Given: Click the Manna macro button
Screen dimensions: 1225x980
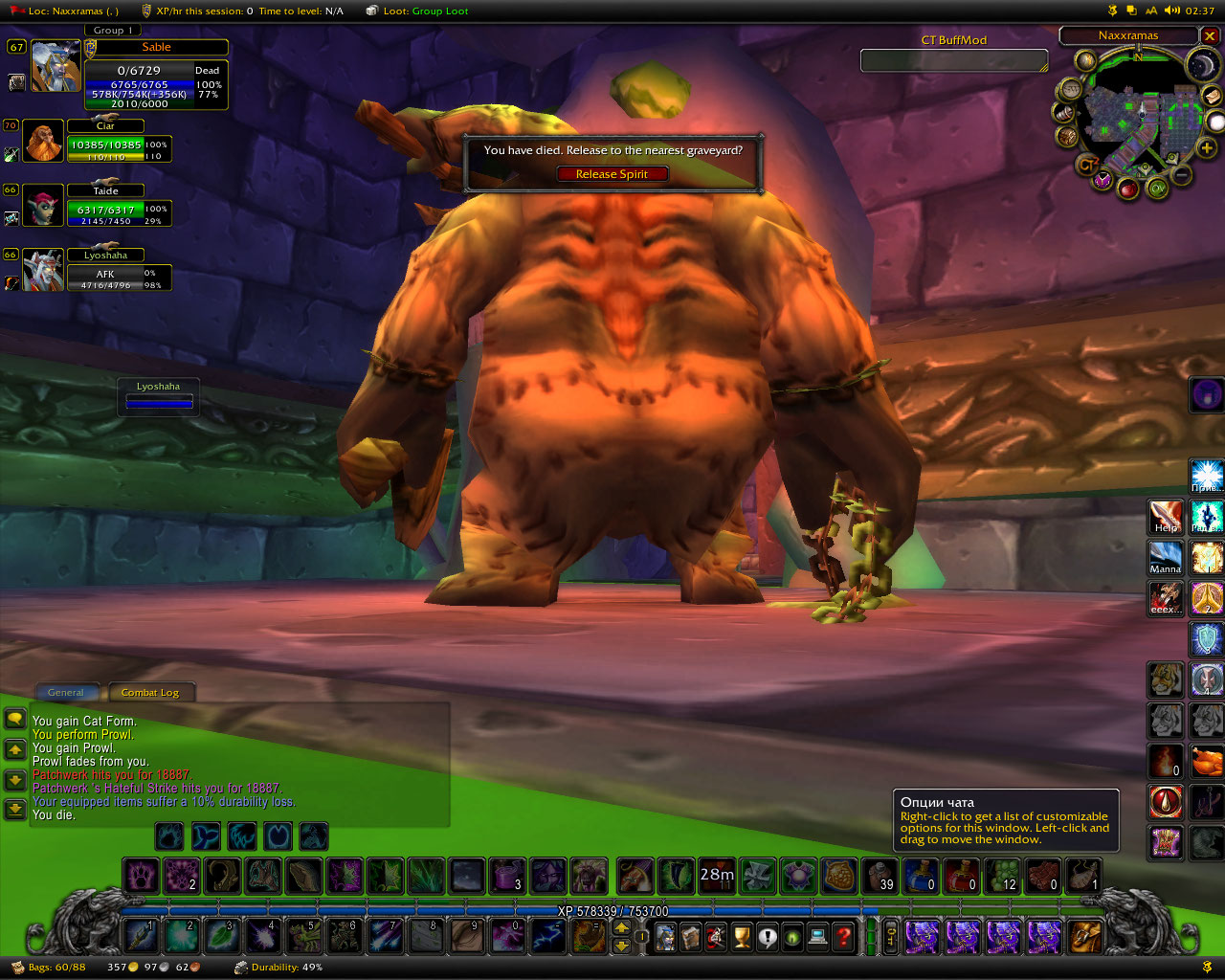Looking at the screenshot, I should [x=1166, y=558].
